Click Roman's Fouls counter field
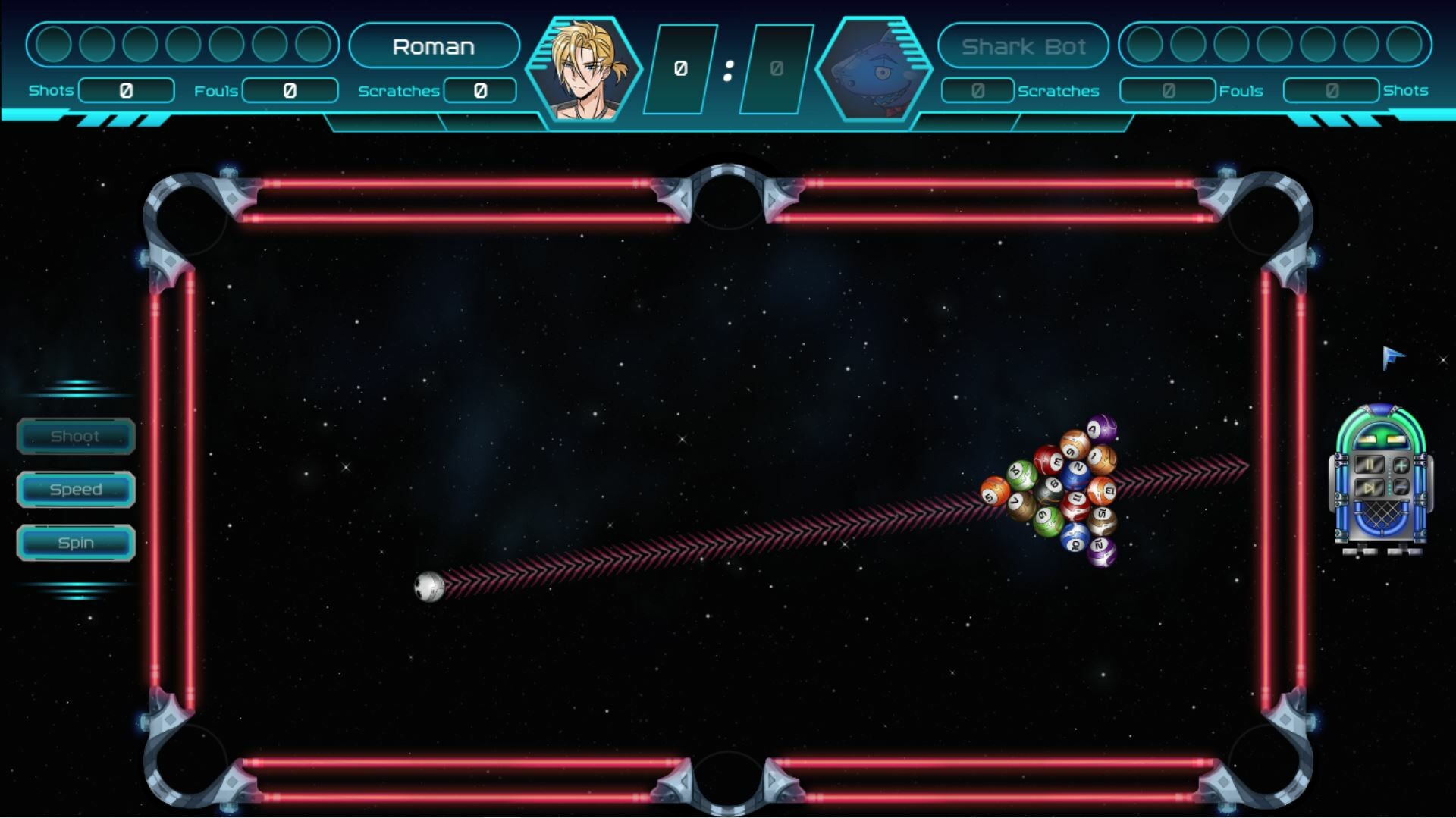 (x=290, y=90)
